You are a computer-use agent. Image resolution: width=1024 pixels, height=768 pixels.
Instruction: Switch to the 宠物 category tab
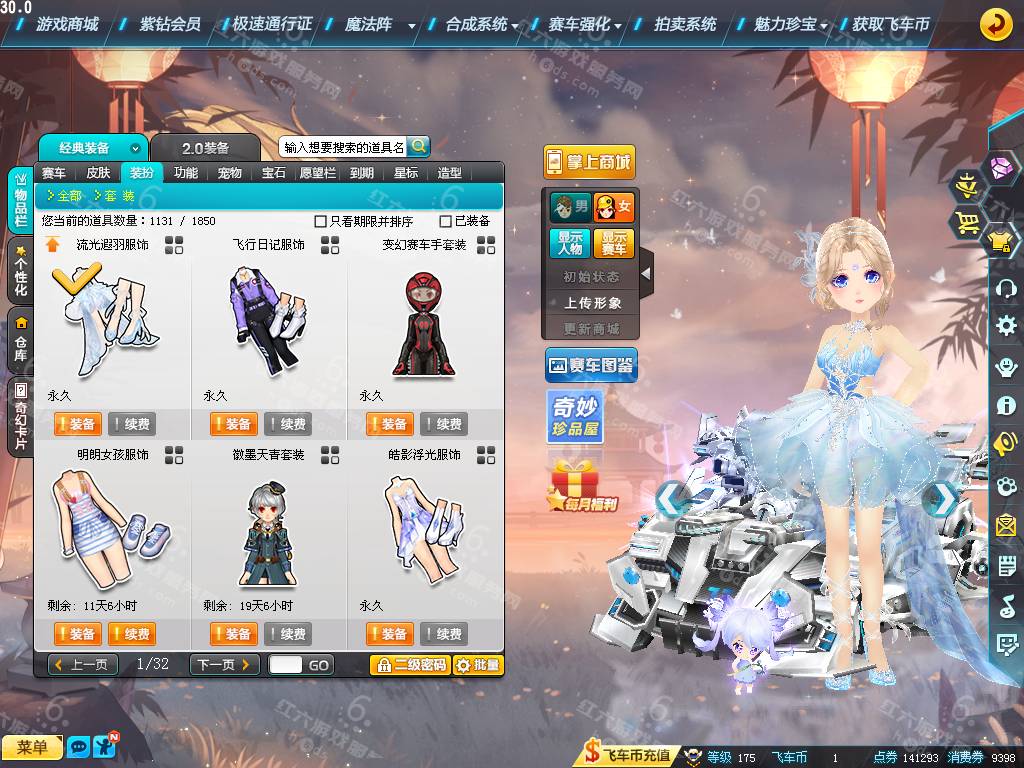(230, 173)
